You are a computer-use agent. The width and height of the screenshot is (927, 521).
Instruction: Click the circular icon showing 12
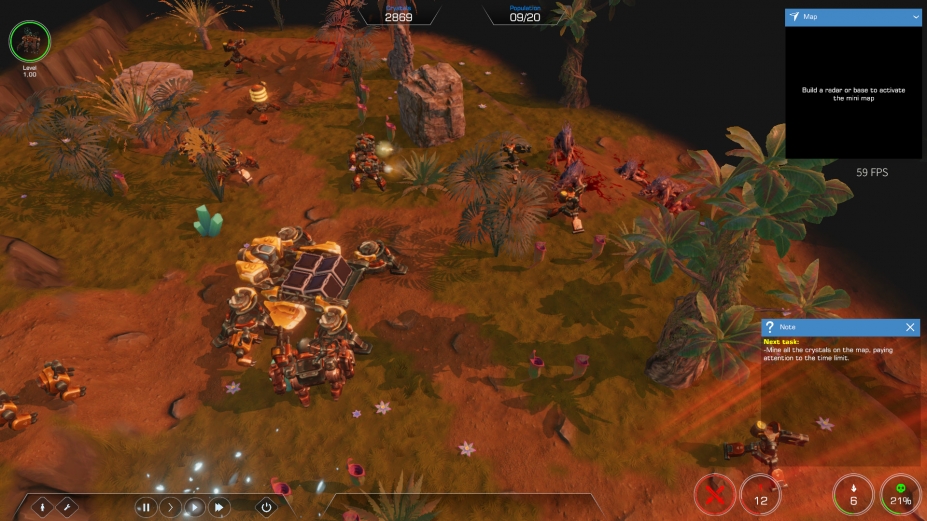[x=761, y=494]
